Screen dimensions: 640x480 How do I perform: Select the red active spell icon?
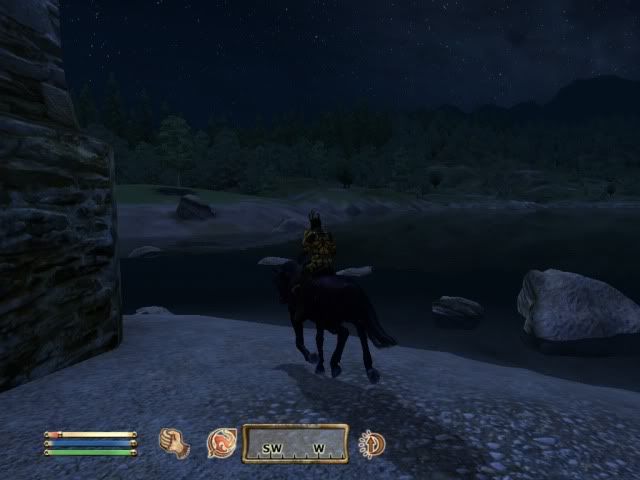pyautogui.click(x=220, y=443)
